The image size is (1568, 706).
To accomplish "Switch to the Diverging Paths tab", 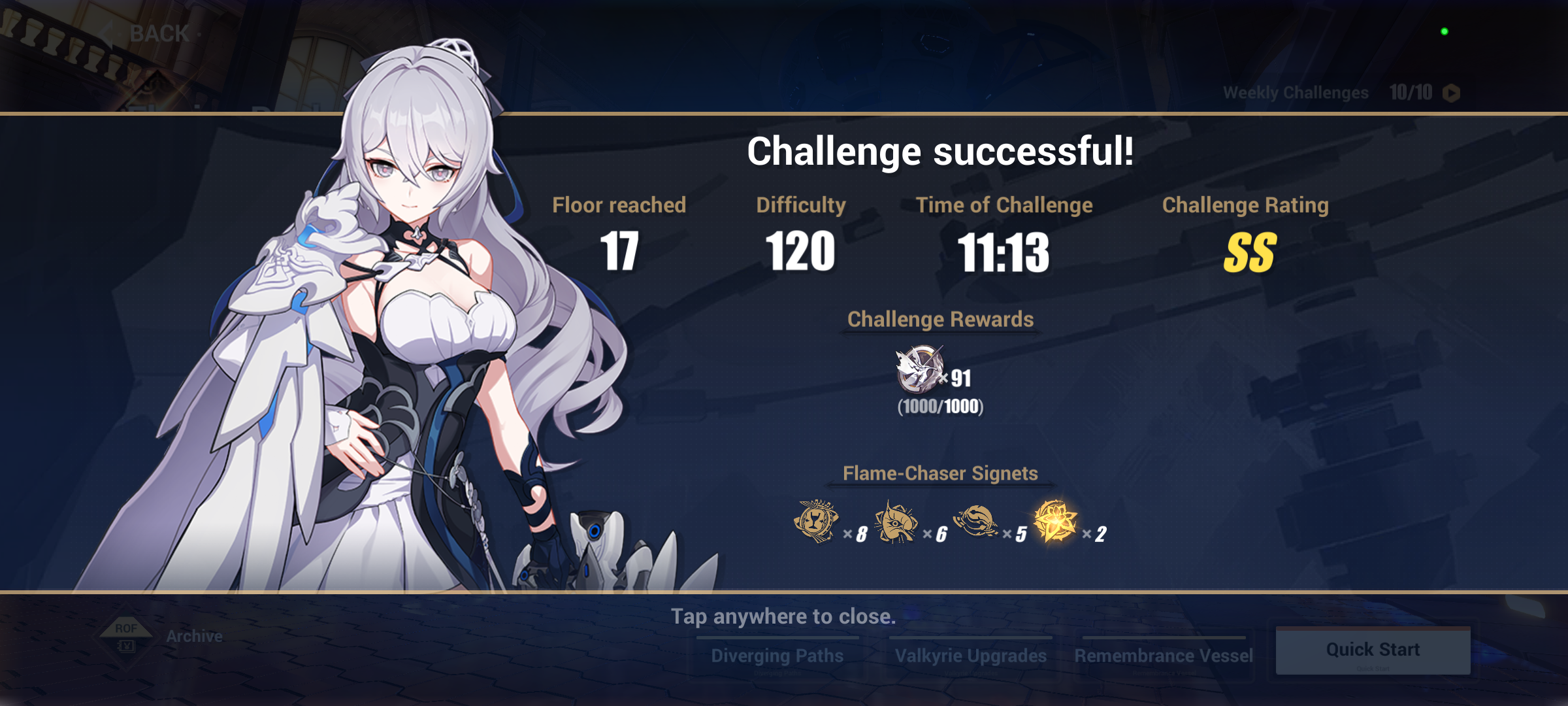I will pyautogui.click(x=777, y=655).
